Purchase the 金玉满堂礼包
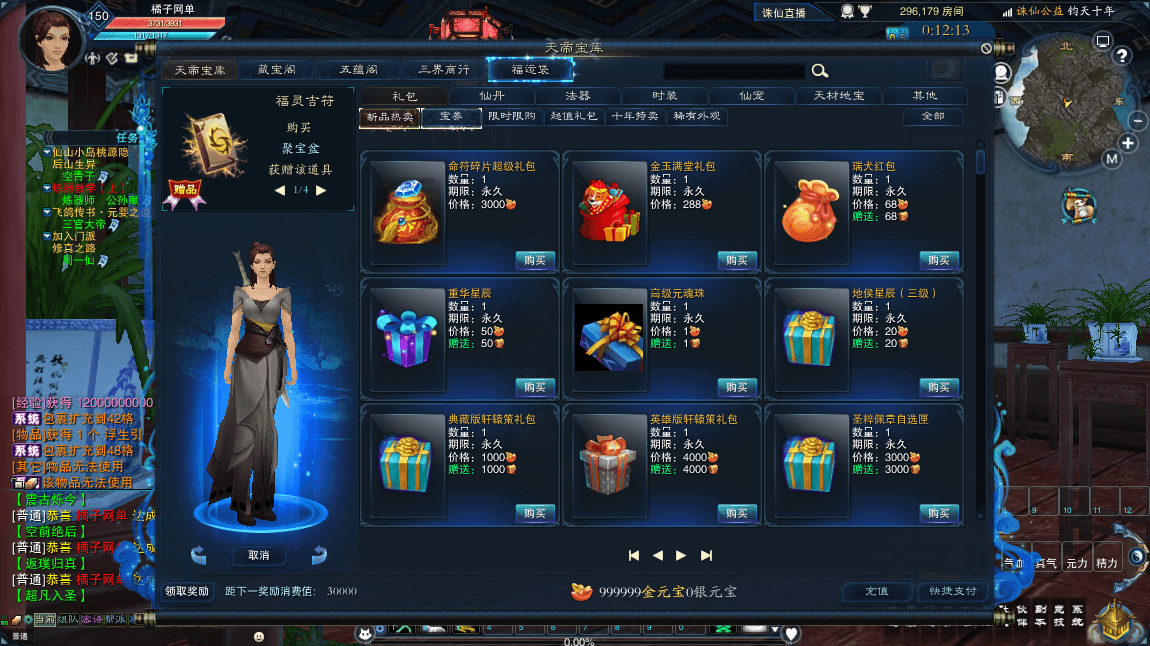The height and width of the screenshot is (646, 1150). click(x=737, y=260)
